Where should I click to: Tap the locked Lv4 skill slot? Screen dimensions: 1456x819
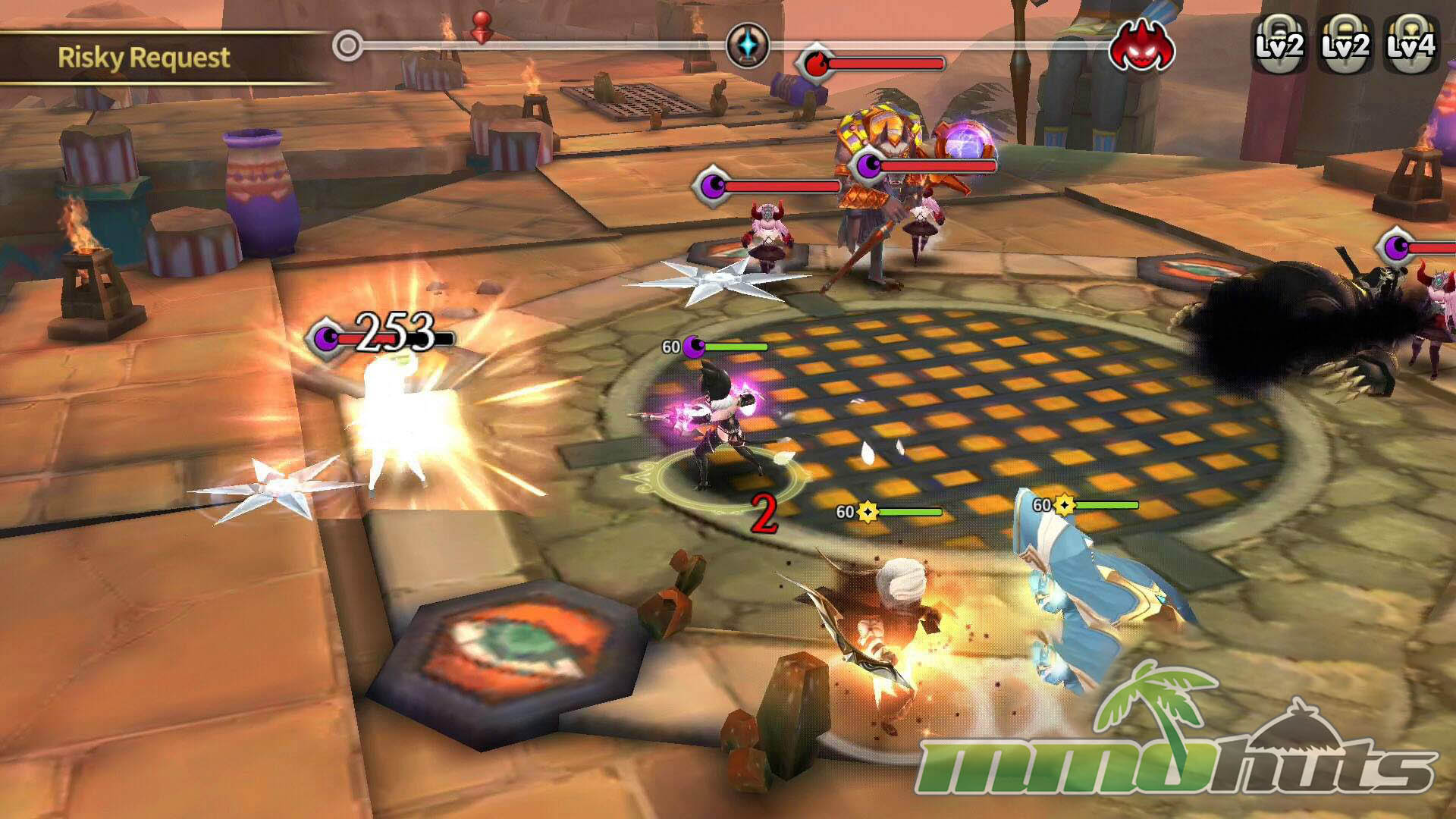(1410, 45)
